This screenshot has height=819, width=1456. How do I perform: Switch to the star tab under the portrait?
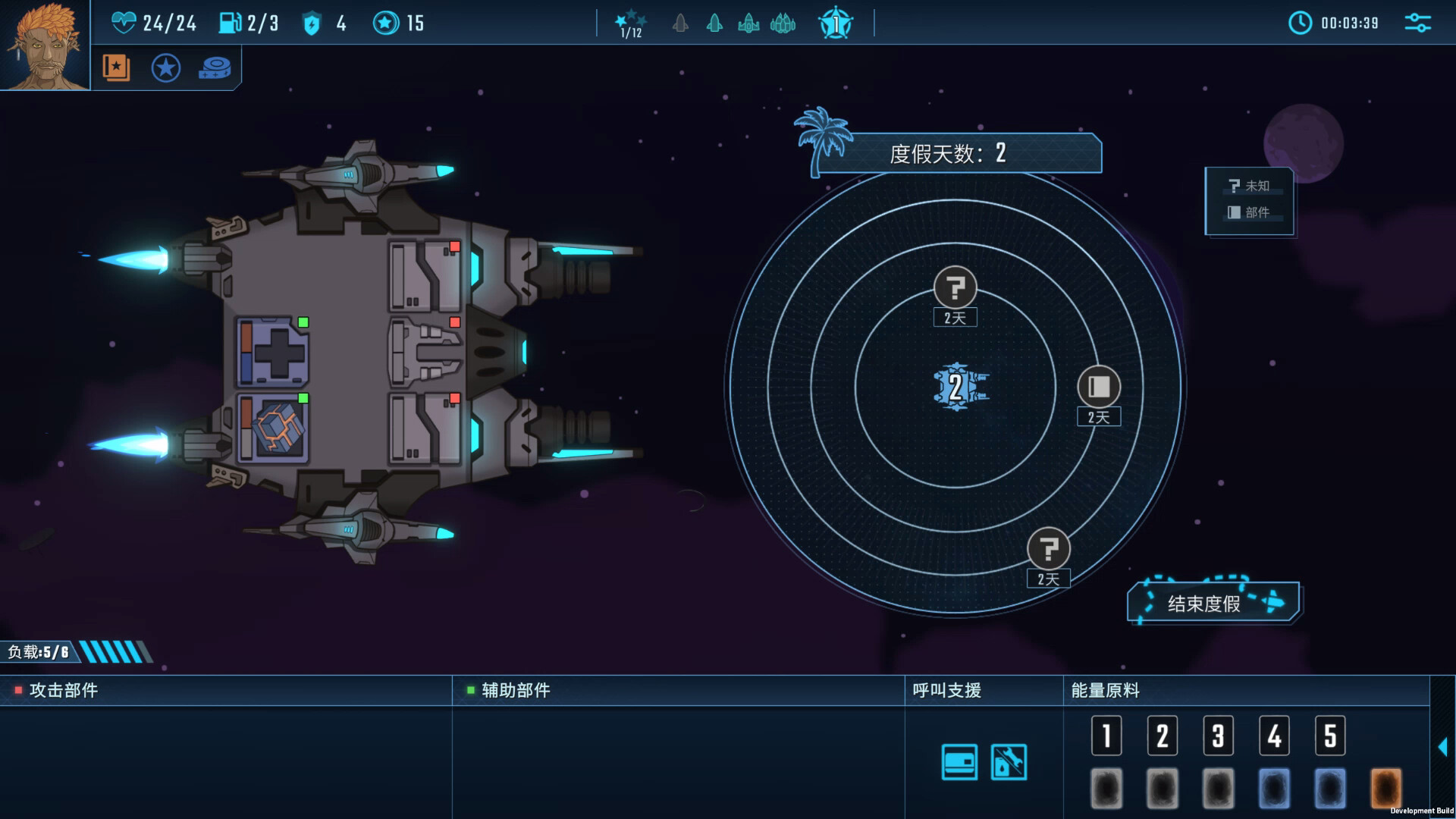tap(165, 67)
